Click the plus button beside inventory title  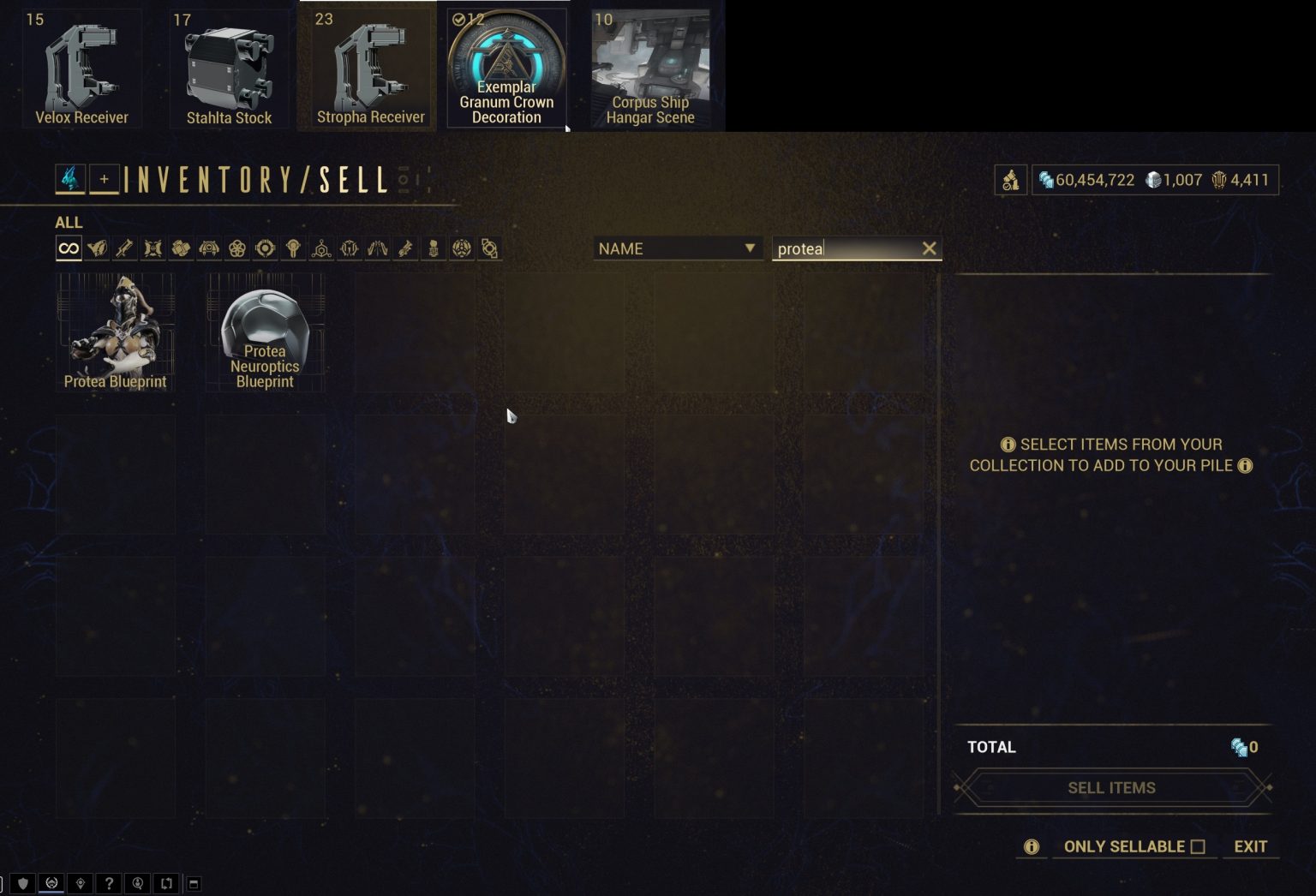click(x=105, y=180)
